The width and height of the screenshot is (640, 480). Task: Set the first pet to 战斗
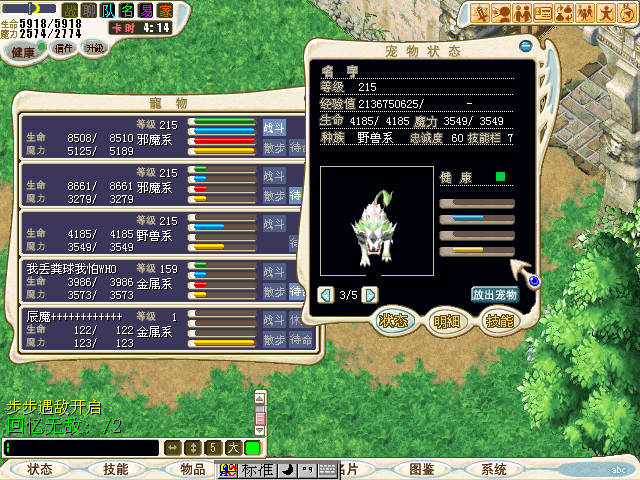pyautogui.click(x=274, y=127)
